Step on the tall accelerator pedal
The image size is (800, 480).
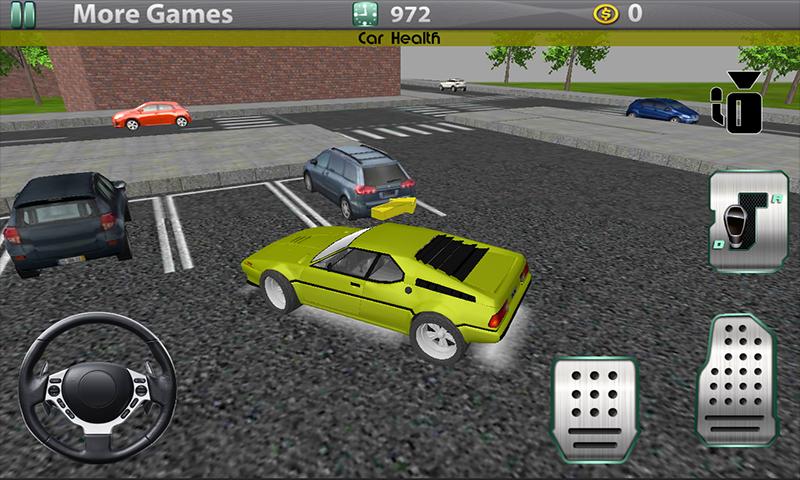click(x=736, y=381)
